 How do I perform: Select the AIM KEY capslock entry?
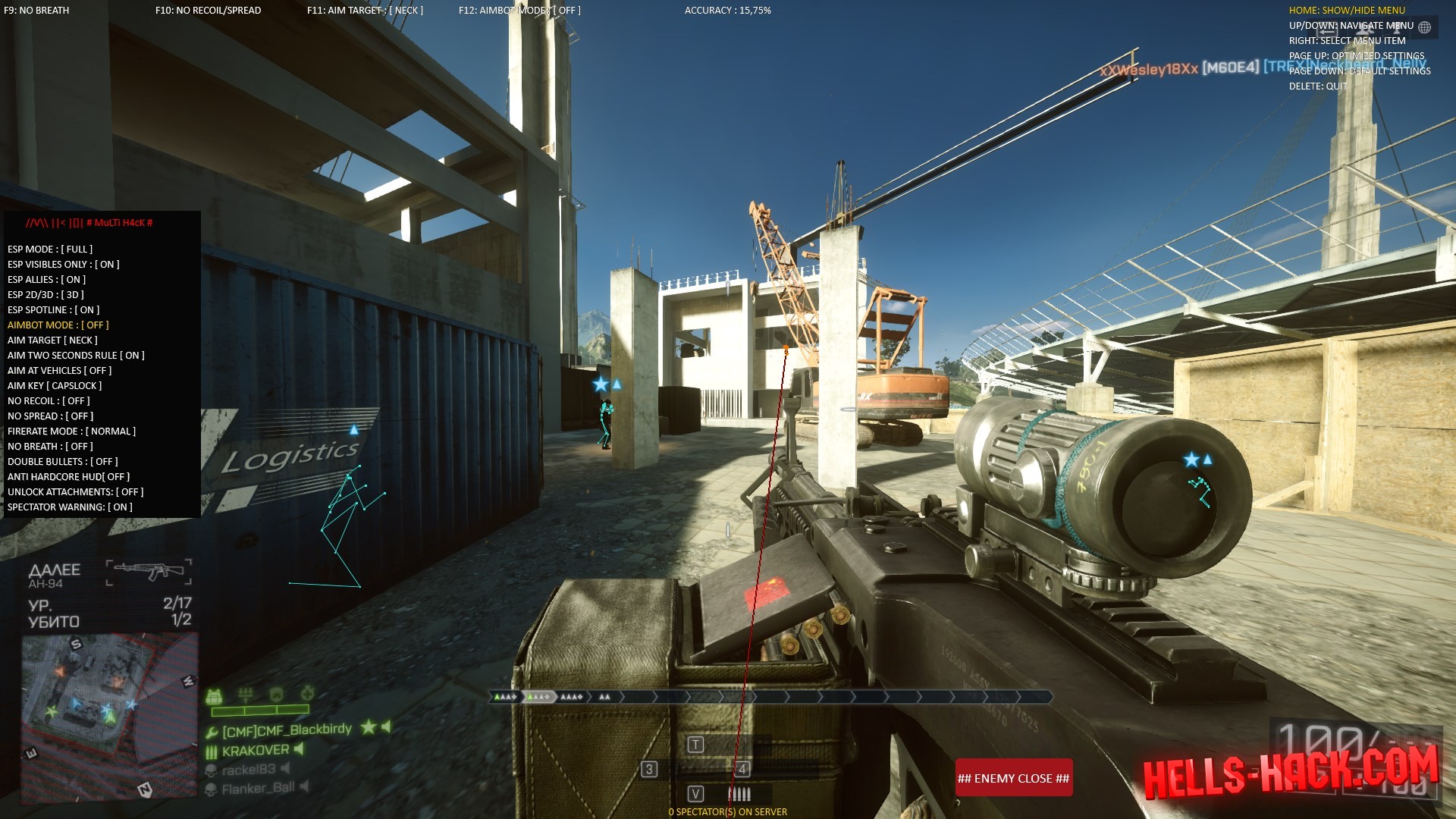55,385
